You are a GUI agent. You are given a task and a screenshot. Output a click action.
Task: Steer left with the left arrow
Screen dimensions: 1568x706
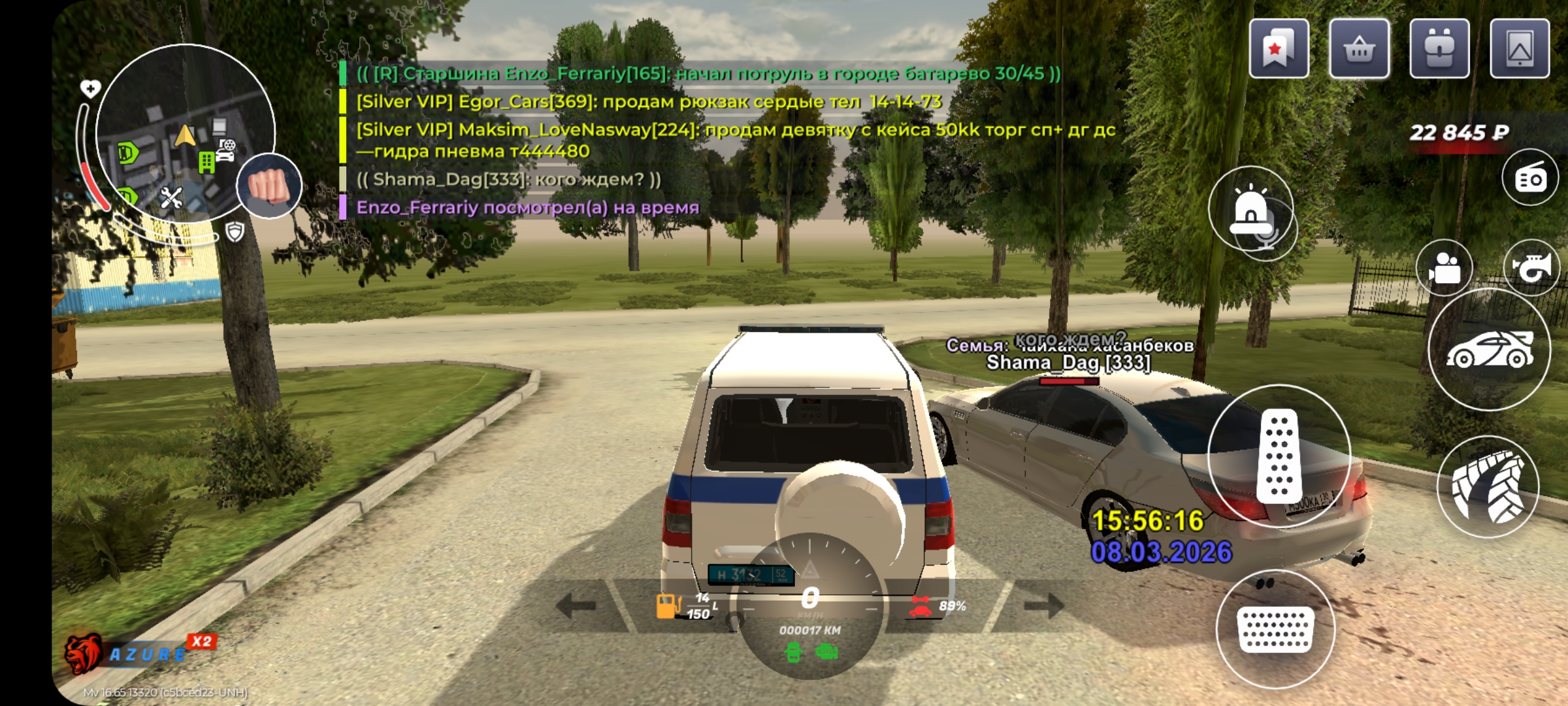pyautogui.click(x=576, y=605)
